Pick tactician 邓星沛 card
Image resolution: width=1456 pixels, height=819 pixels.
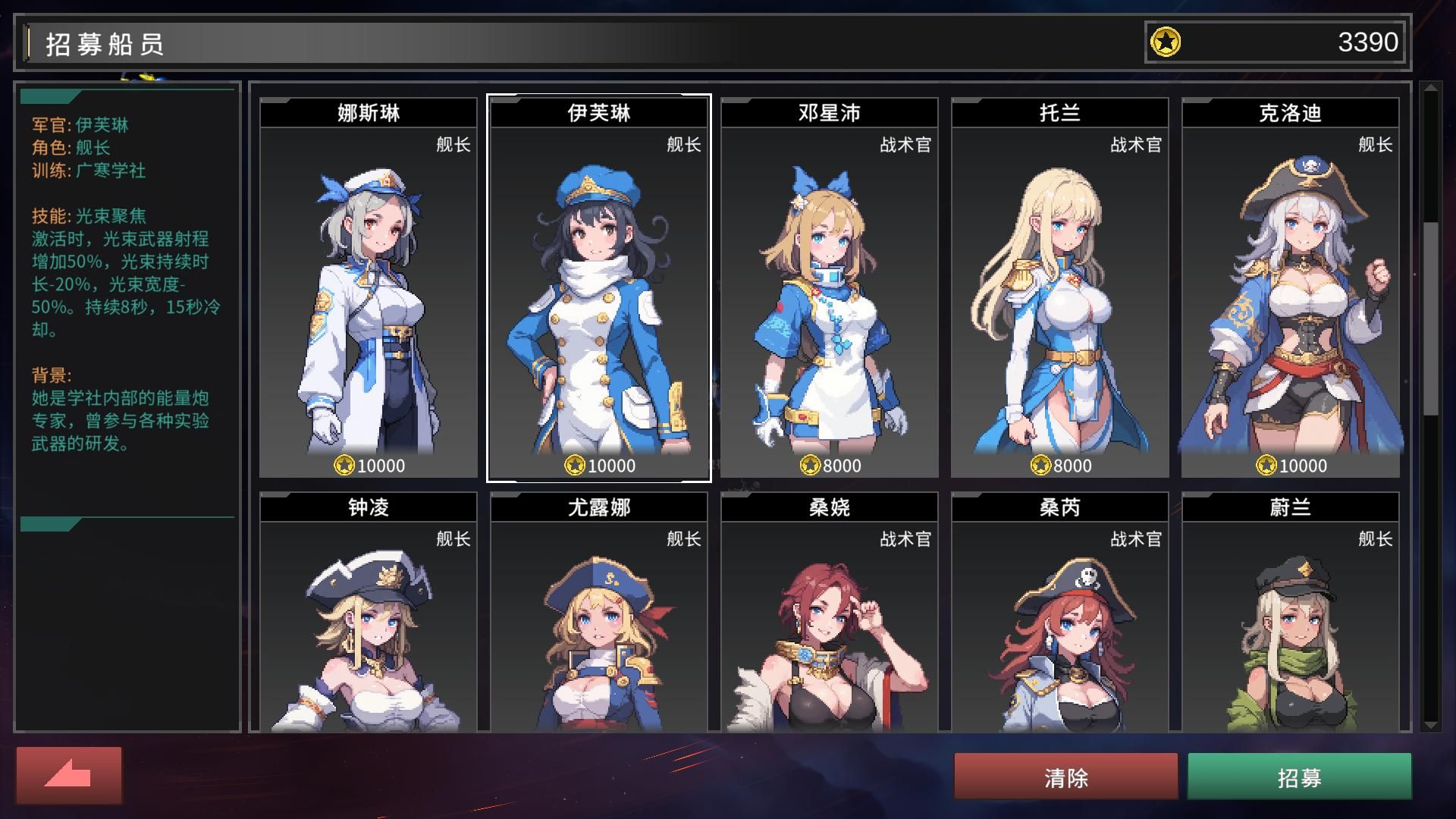click(x=830, y=288)
